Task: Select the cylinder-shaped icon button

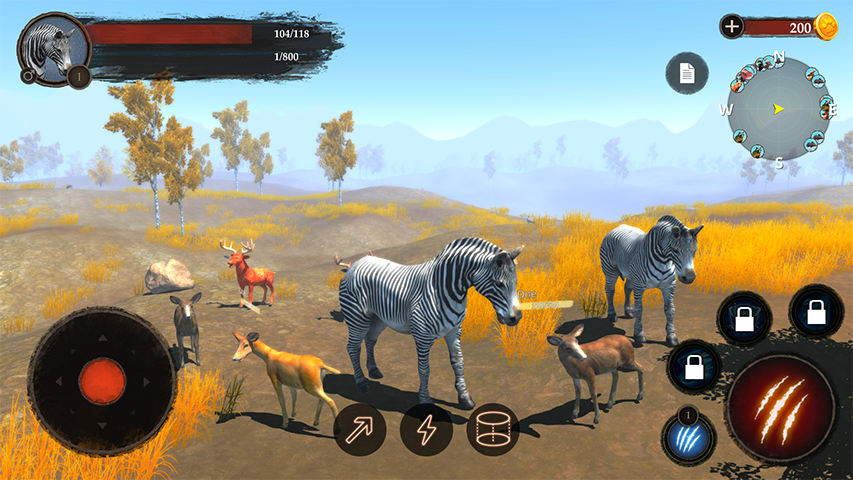Action: pyautogui.click(x=493, y=429)
